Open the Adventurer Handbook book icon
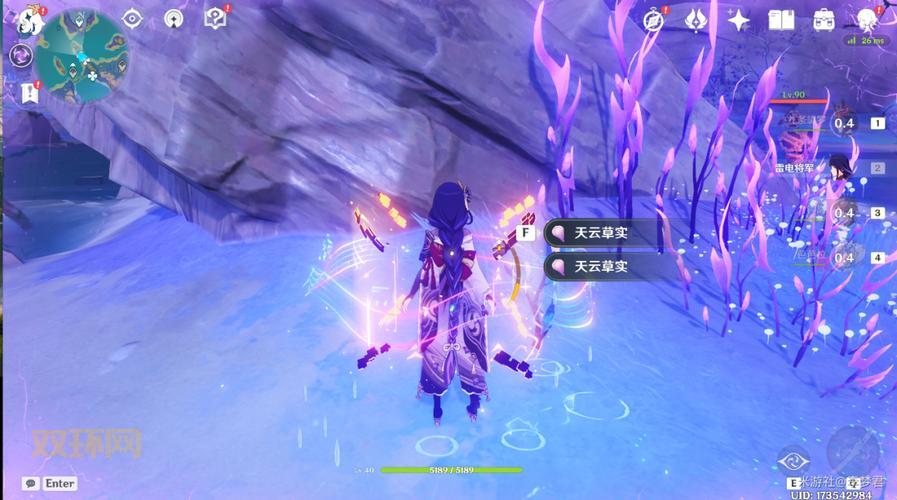 coord(781,19)
